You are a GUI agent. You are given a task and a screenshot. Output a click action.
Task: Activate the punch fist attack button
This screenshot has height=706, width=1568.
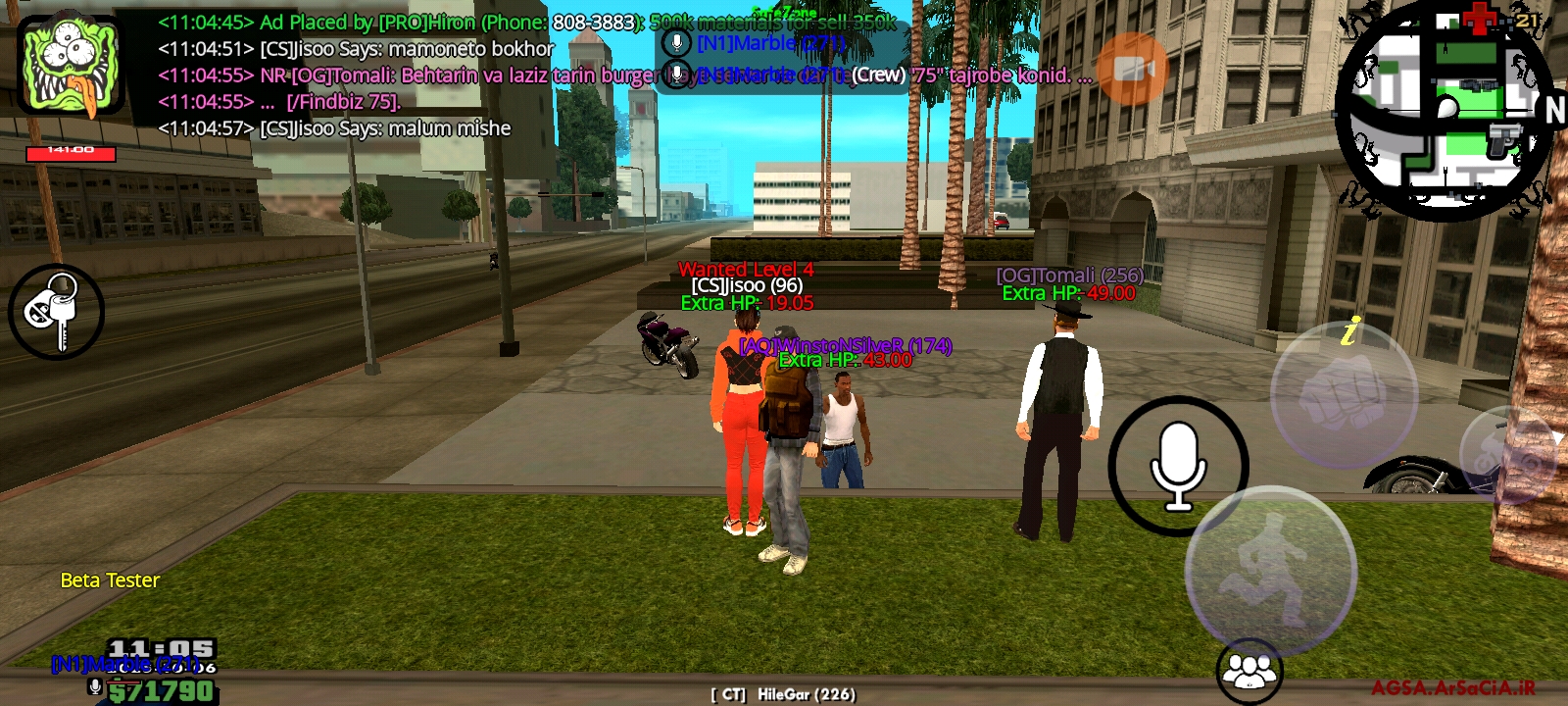pos(1344,395)
